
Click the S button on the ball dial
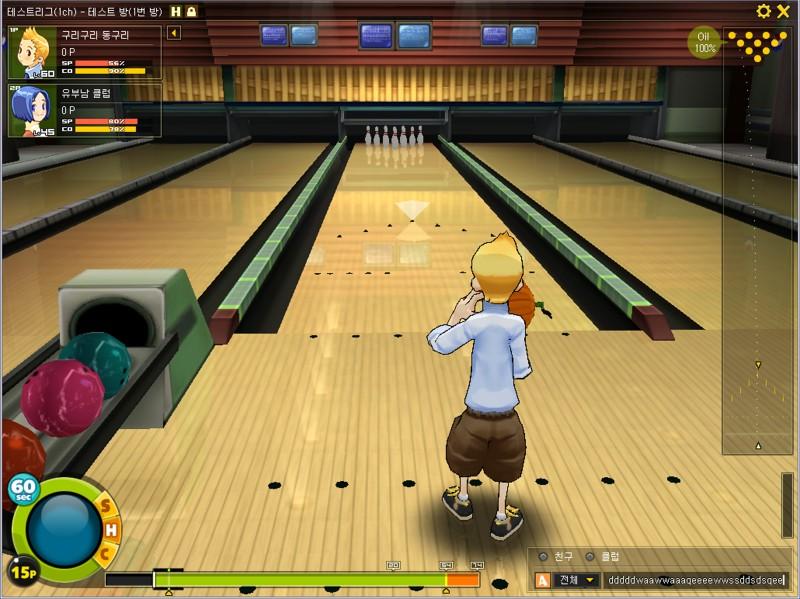pyautogui.click(x=105, y=506)
